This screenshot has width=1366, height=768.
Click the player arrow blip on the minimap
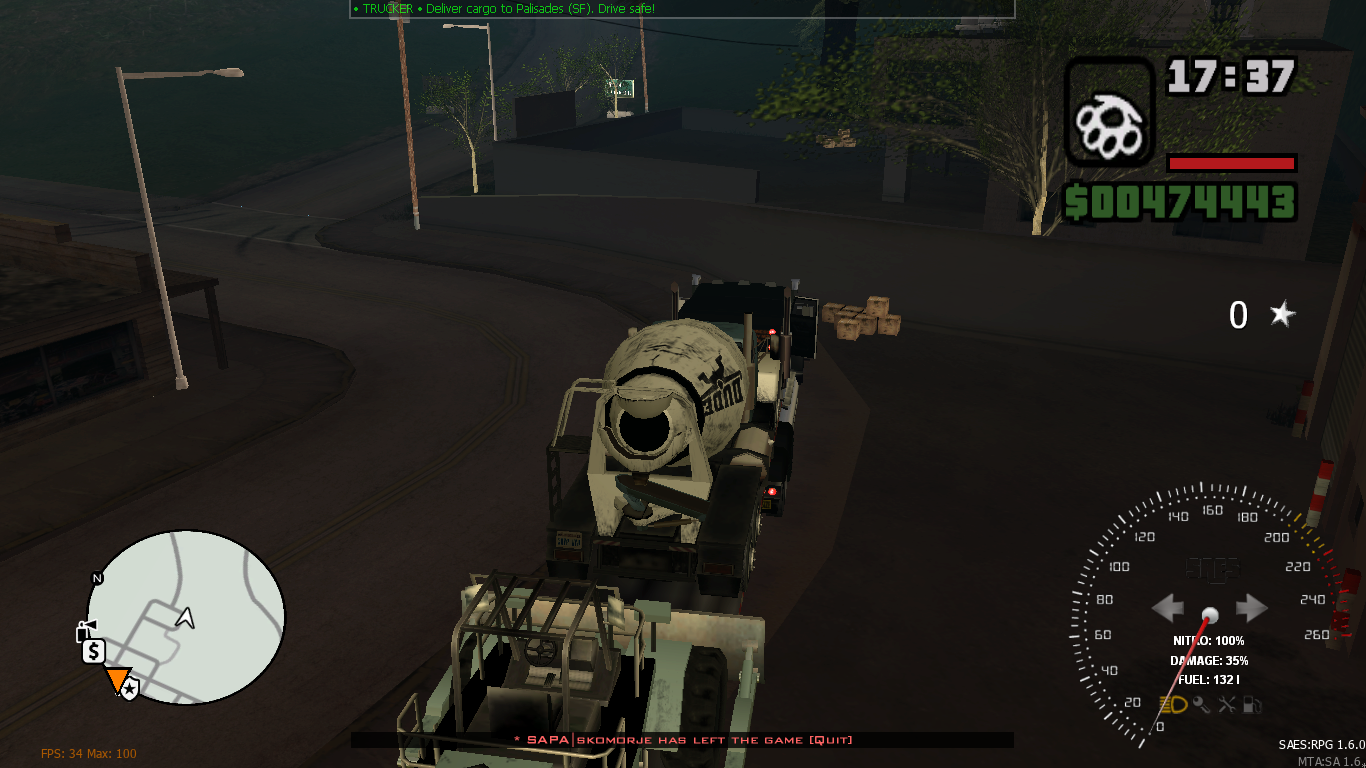(x=185, y=618)
